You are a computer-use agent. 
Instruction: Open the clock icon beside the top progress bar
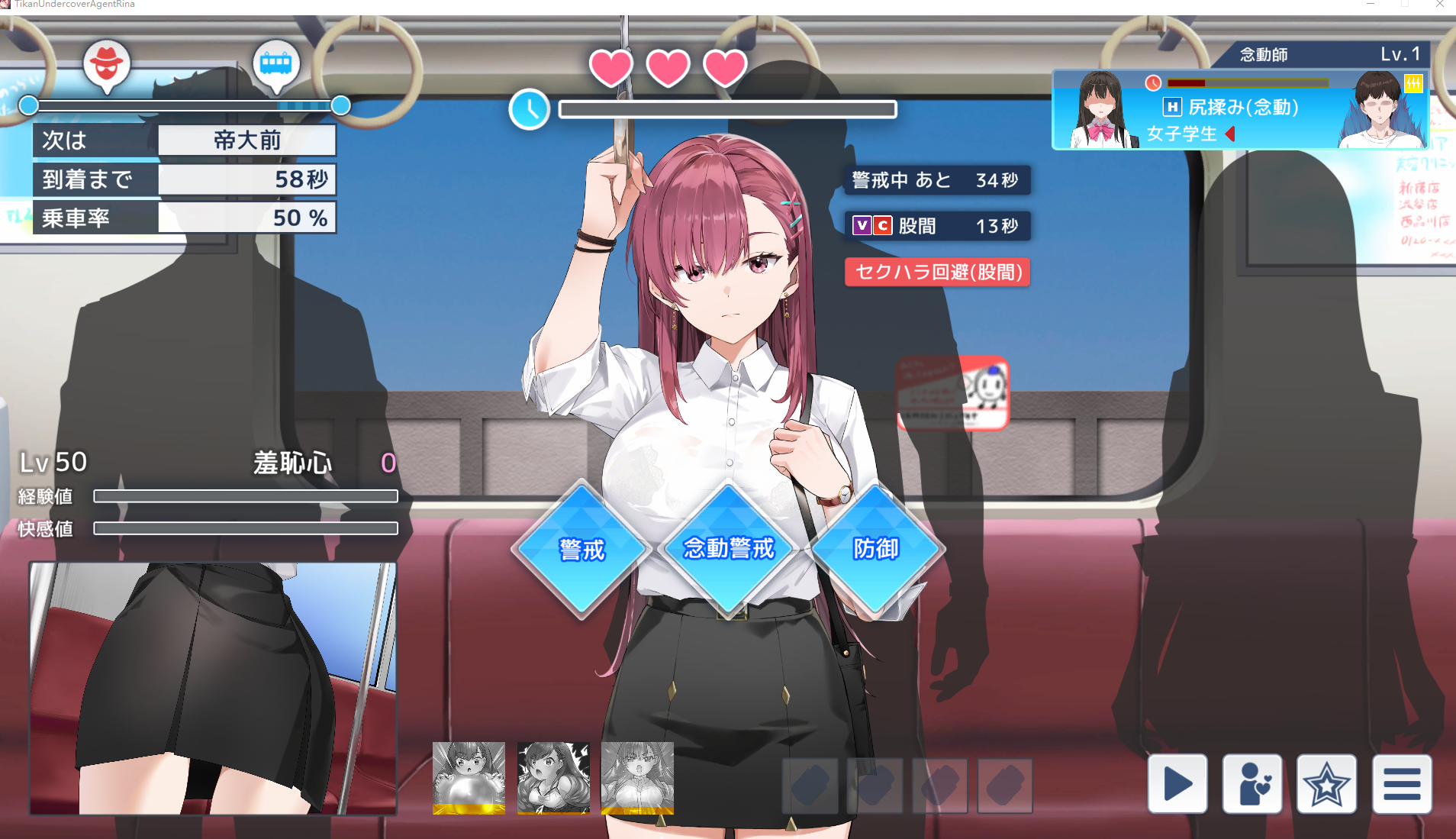530,109
